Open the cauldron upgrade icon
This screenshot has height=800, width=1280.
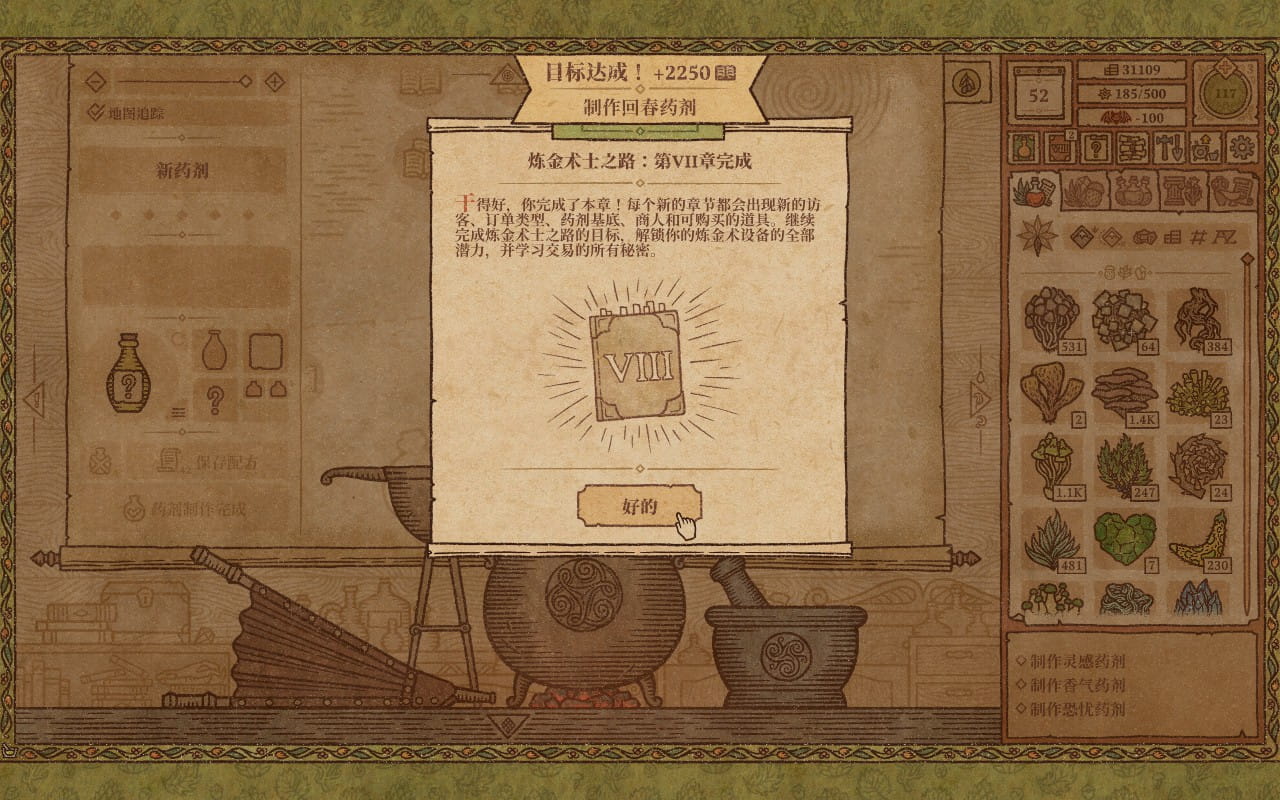1203,147
